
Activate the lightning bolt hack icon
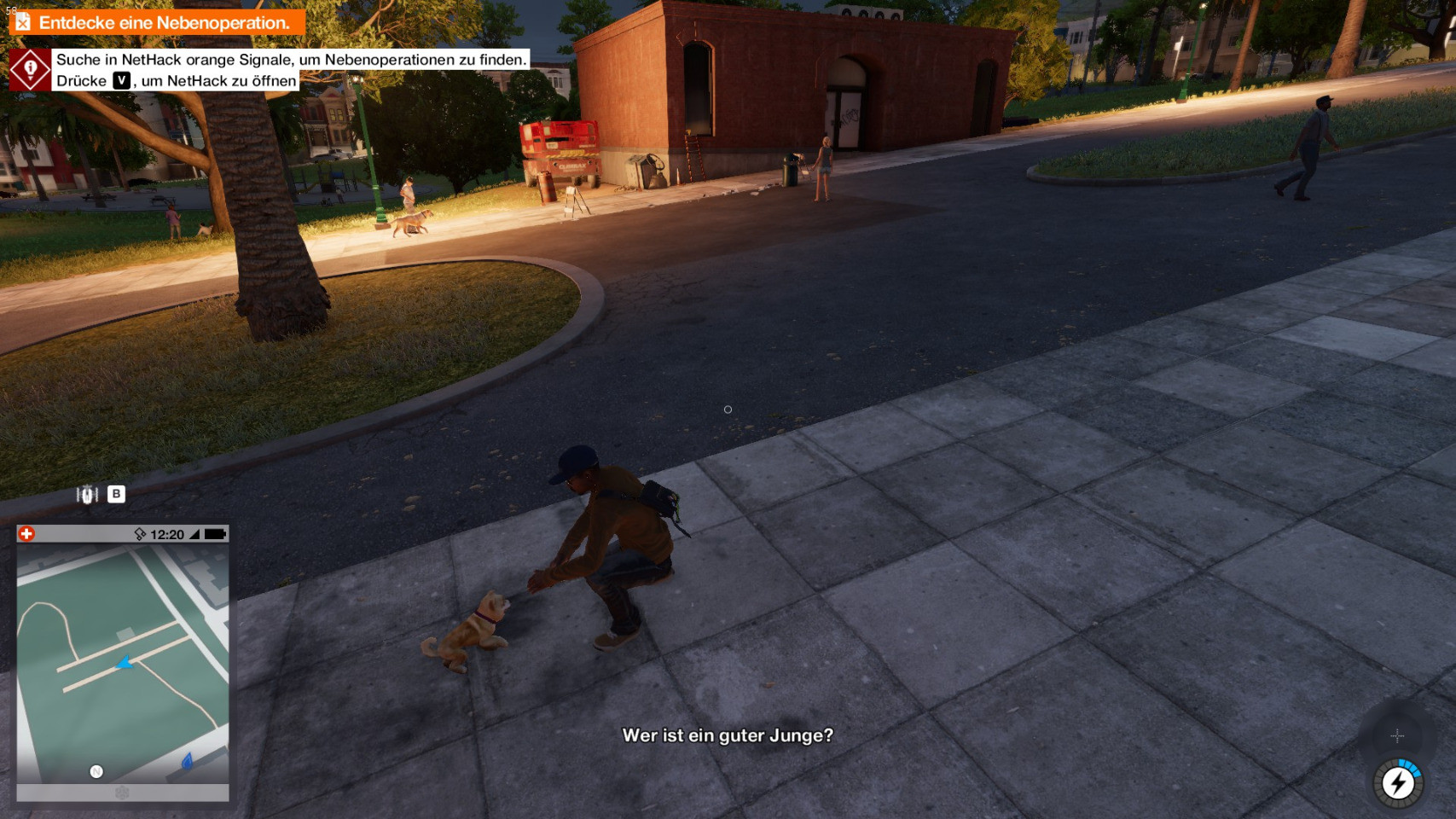[x=1397, y=782]
